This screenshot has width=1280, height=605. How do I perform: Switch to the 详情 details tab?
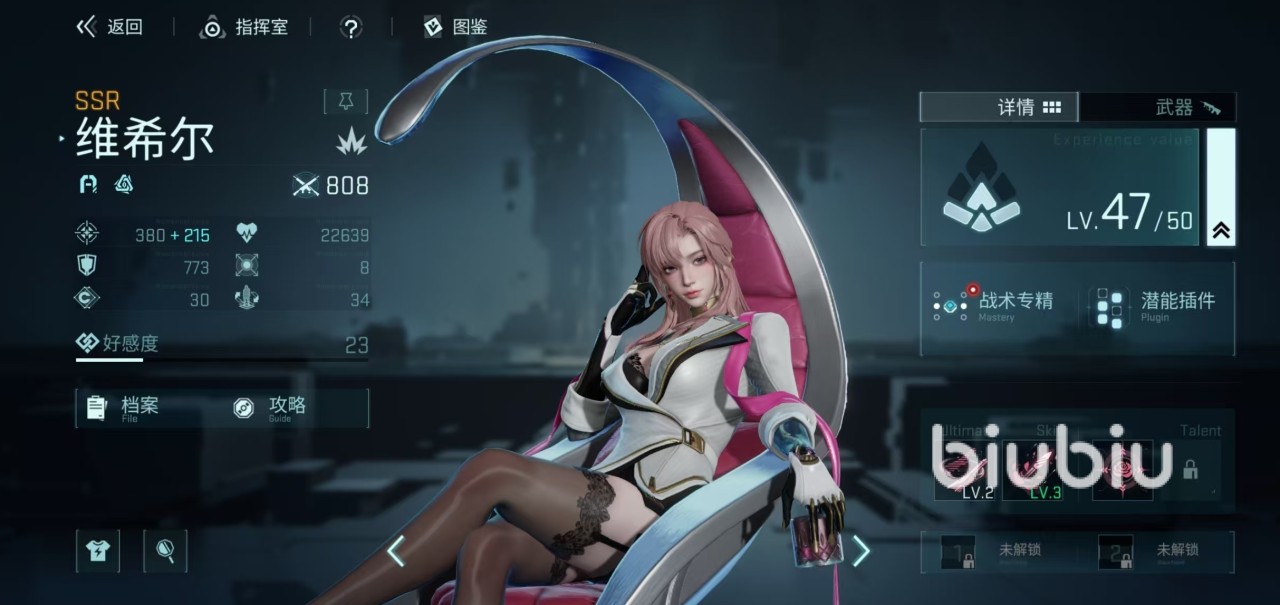[999, 107]
